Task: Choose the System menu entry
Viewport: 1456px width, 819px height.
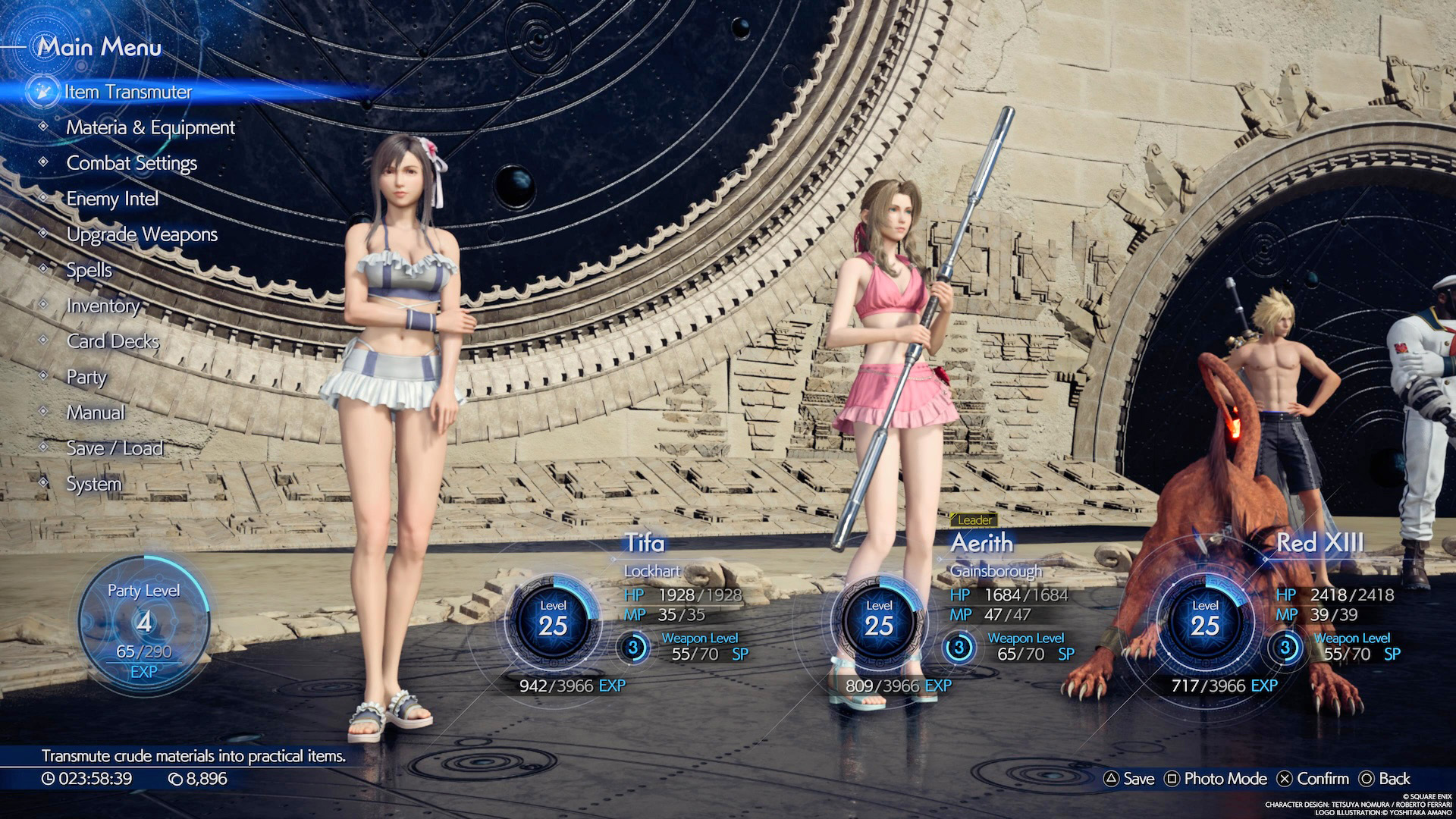Action: pos(94,484)
